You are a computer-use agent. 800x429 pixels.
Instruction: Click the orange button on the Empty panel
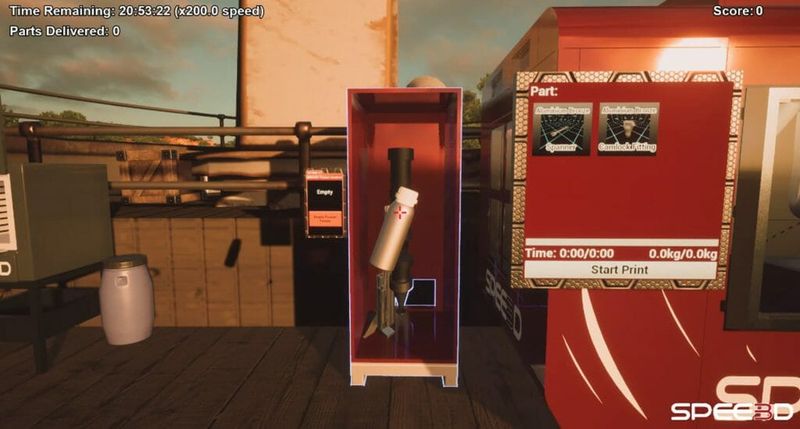pyautogui.click(x=324, y=216)
